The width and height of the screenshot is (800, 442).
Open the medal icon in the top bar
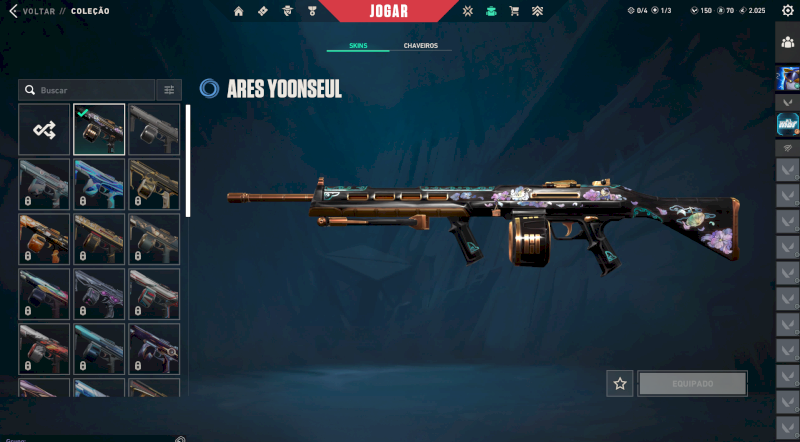point(313,11)
